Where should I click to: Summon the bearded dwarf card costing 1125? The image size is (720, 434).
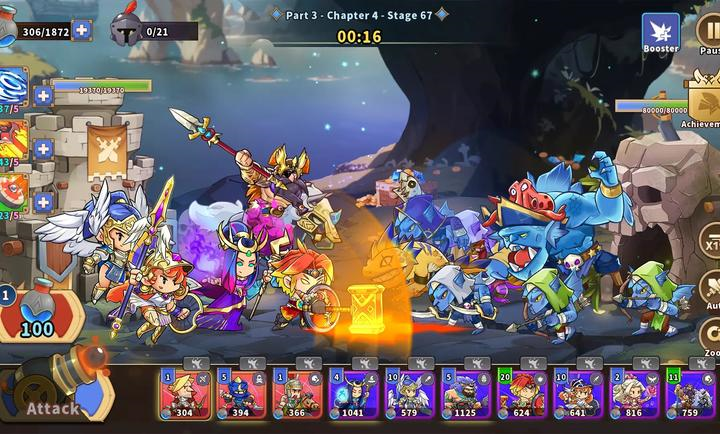coord(466,394)
